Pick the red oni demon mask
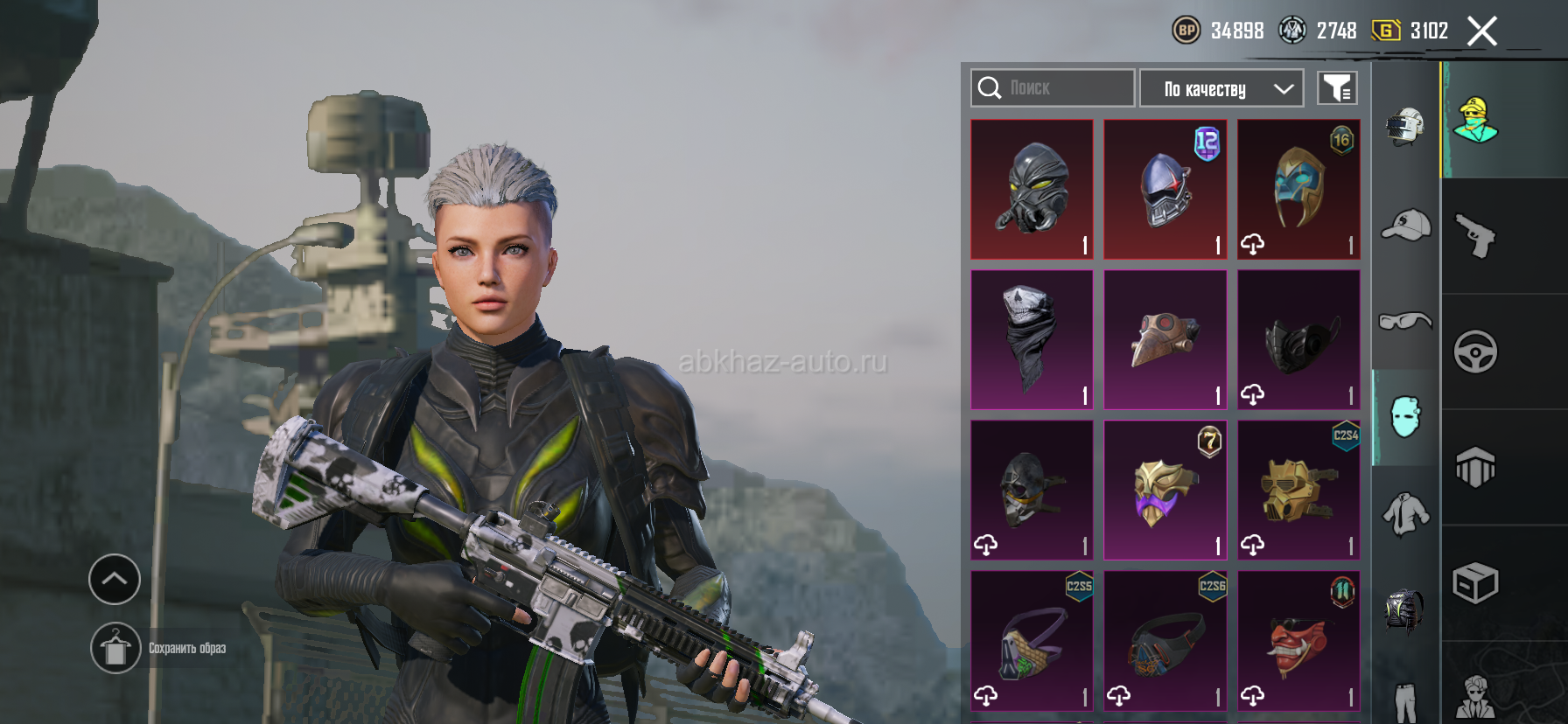The height and width of the screenshot is (724, 1568). click(1298, 640)
